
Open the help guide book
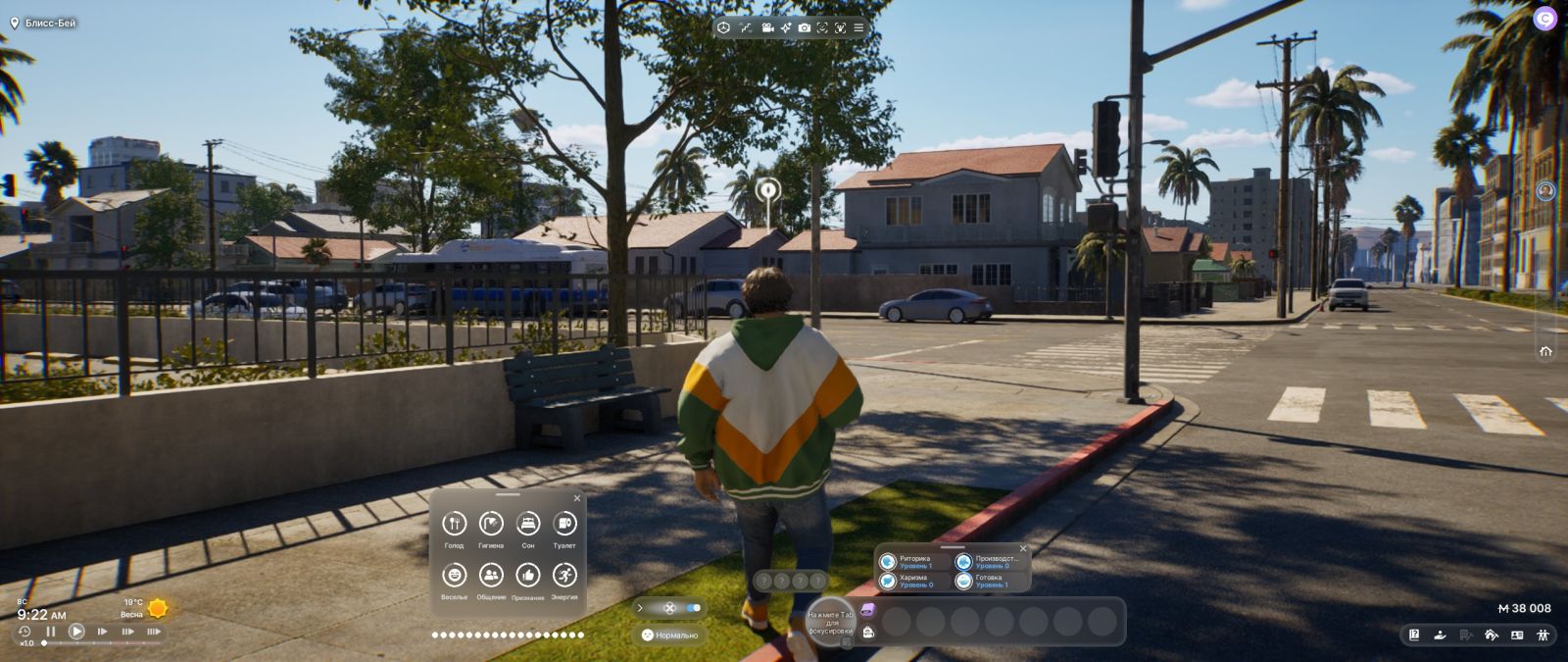coord(1414,636)
